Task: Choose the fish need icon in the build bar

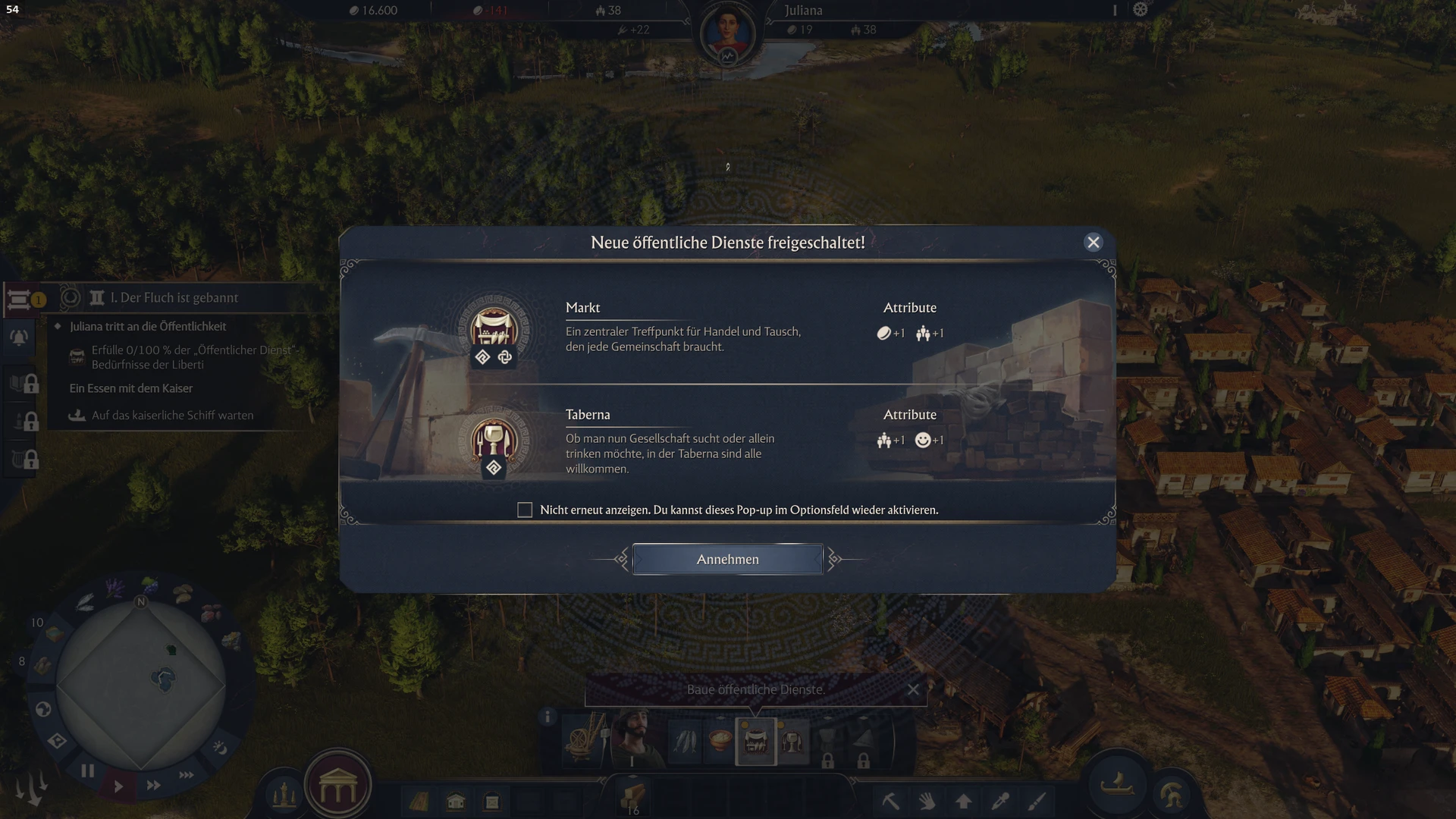Action: (685, 741)
